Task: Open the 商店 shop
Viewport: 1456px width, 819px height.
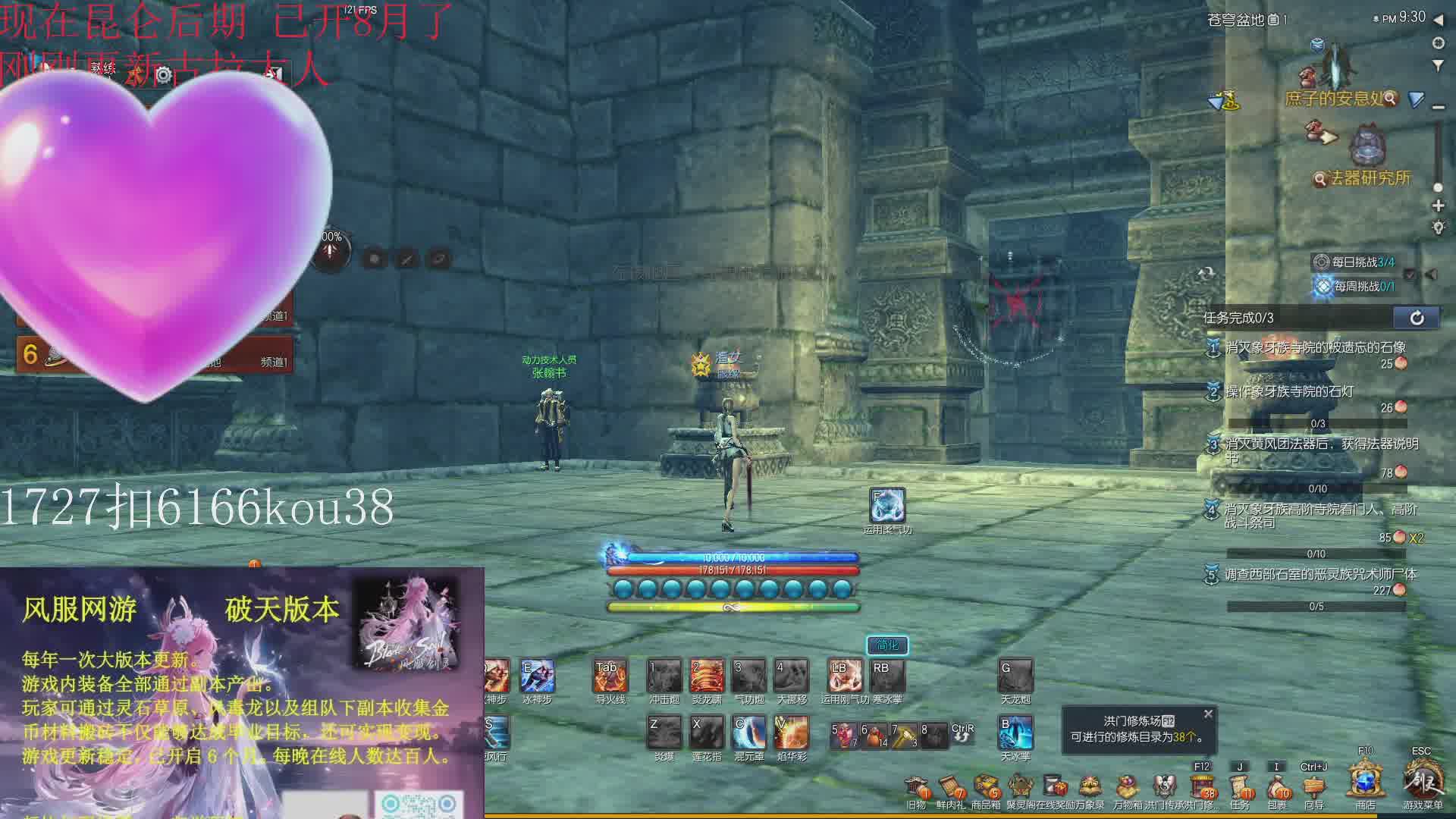Action: (x=1366, y=783)
